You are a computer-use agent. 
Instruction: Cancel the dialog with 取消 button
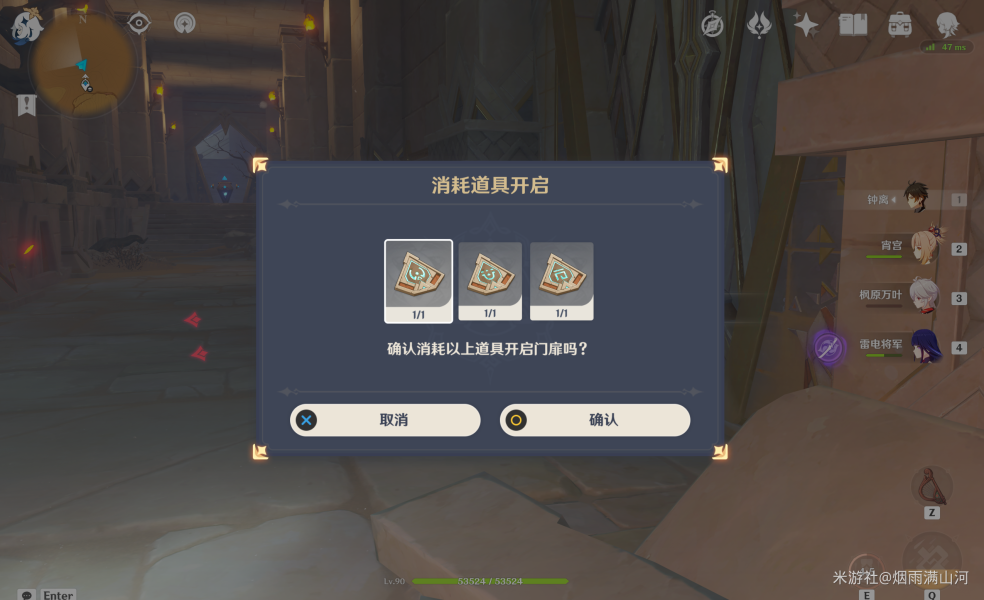(x=385, y=420)
